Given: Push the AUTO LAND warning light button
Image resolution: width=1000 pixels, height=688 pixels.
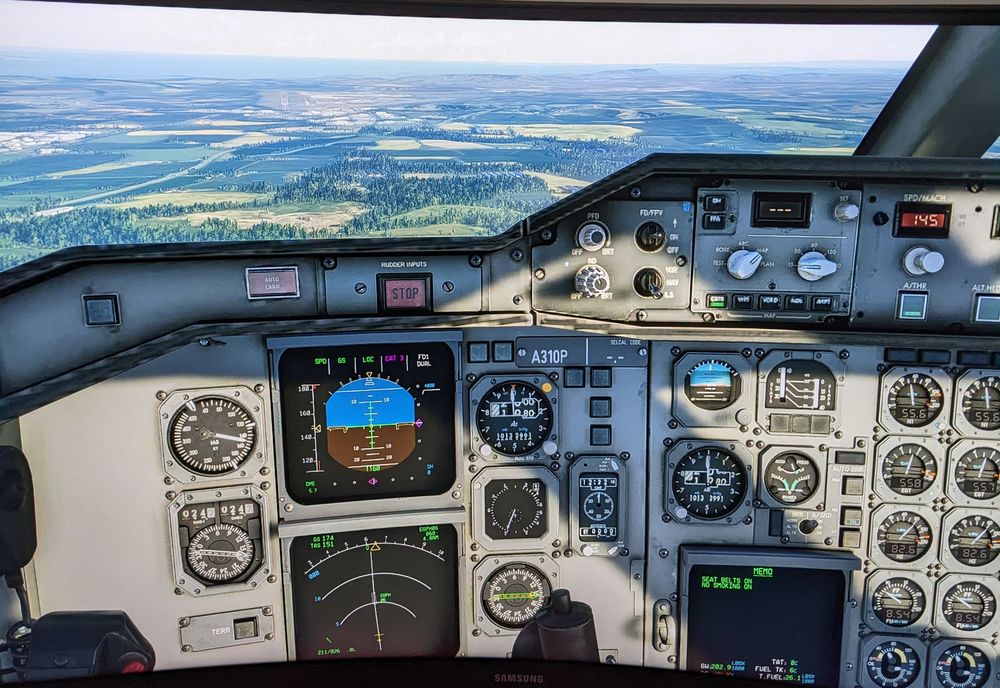Looking at the screenshot, I should coord(272,282).
